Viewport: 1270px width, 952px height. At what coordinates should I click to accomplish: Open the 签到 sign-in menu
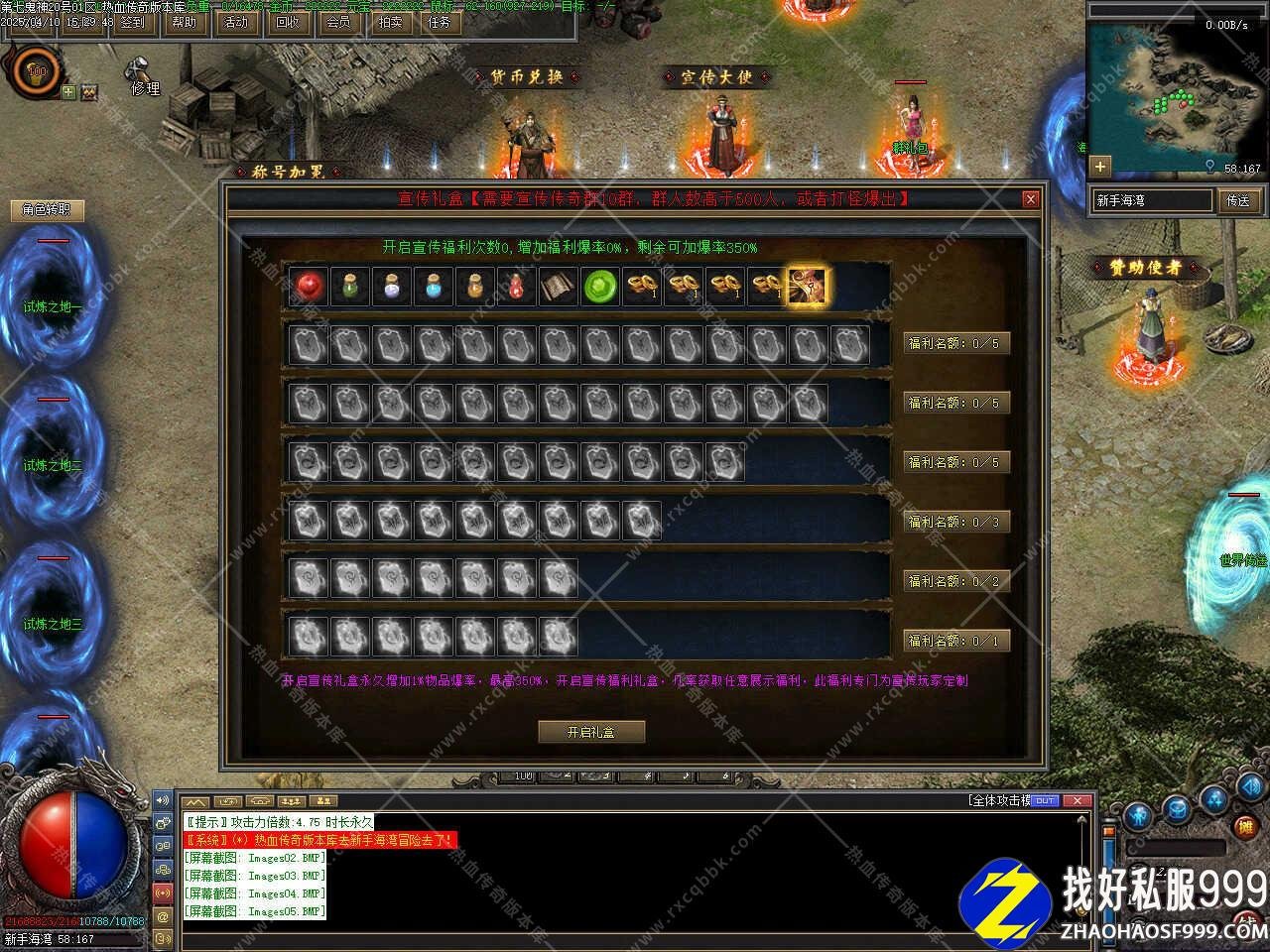click(132, 22)
